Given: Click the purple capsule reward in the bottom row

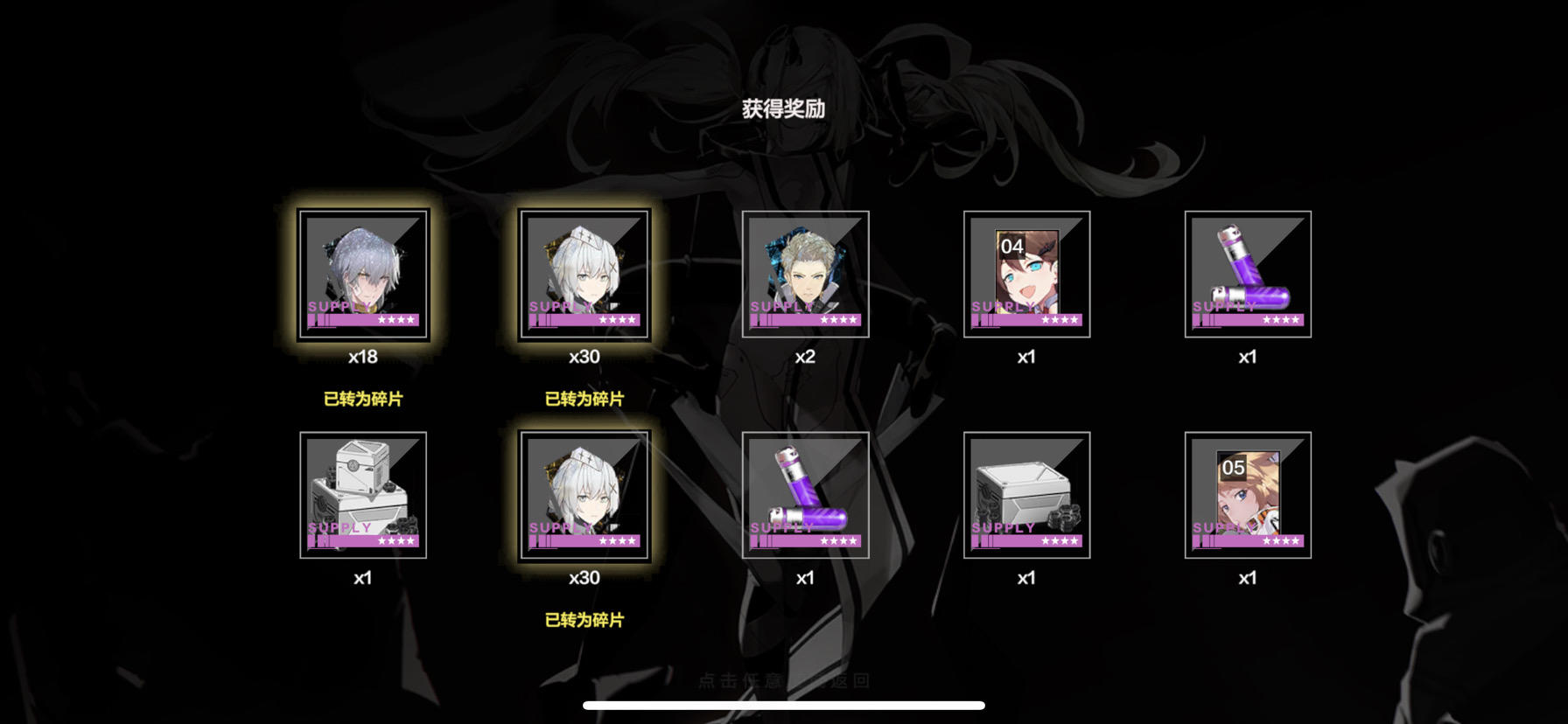Looking at the screenshot, I should pyautogui.click(x=806, y=496).
